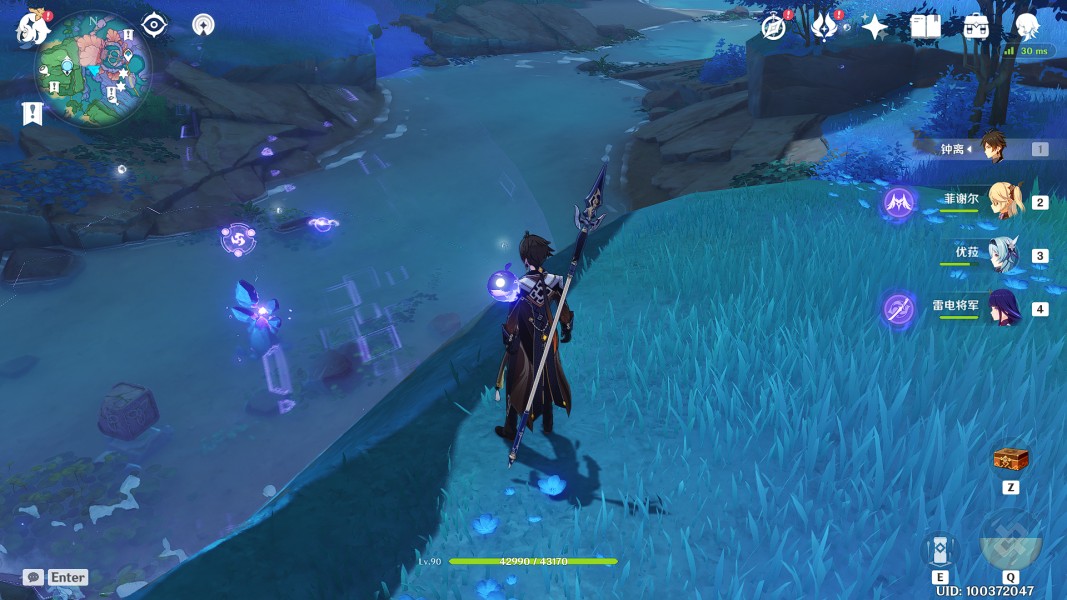Activate Zhongli's pillar Elemental Skill icon
The image size is (1067, 600).
940,549
